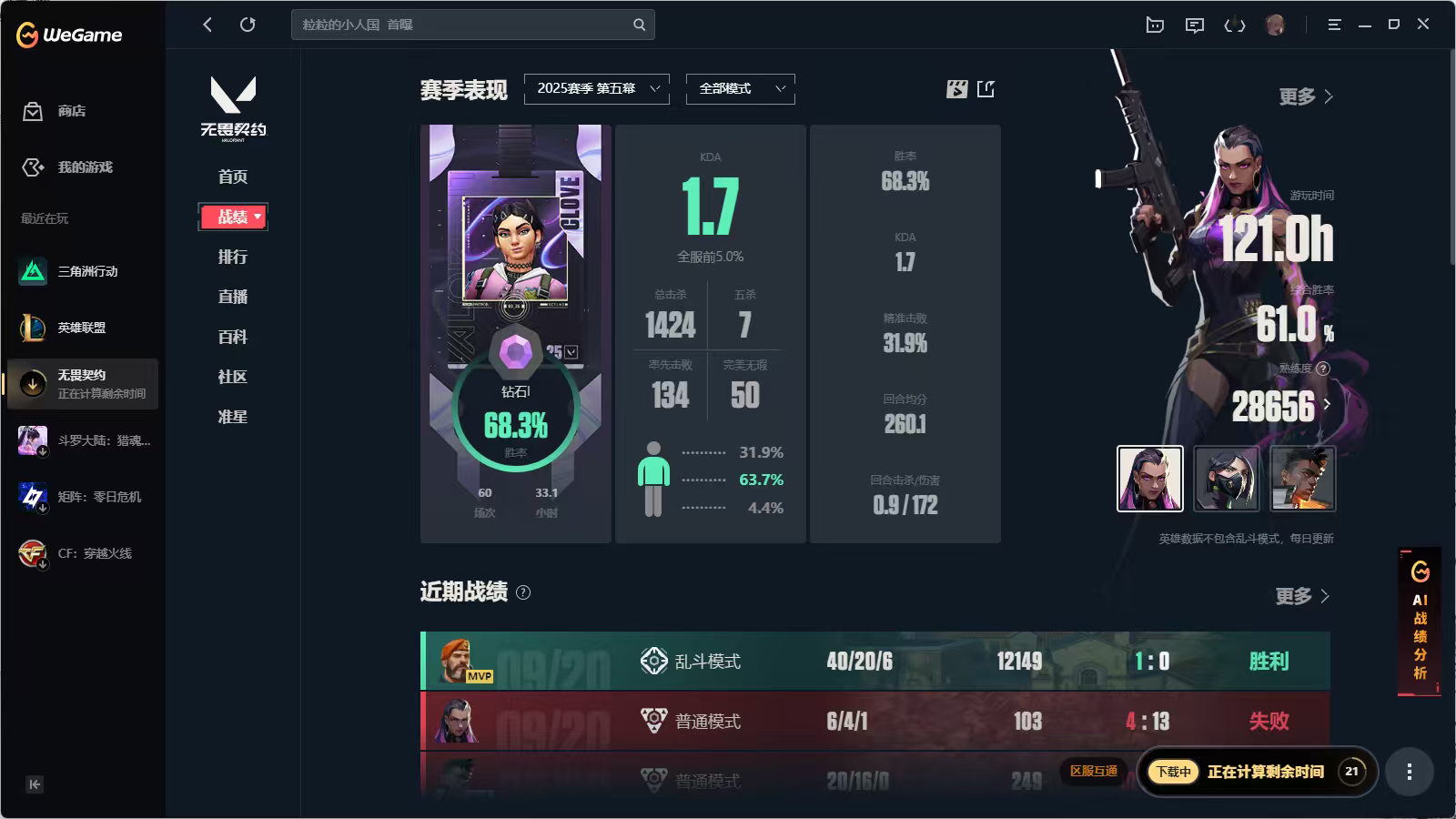1456x819 pixels.
Task: Close the WeGame window
Action: (1423, 25)
